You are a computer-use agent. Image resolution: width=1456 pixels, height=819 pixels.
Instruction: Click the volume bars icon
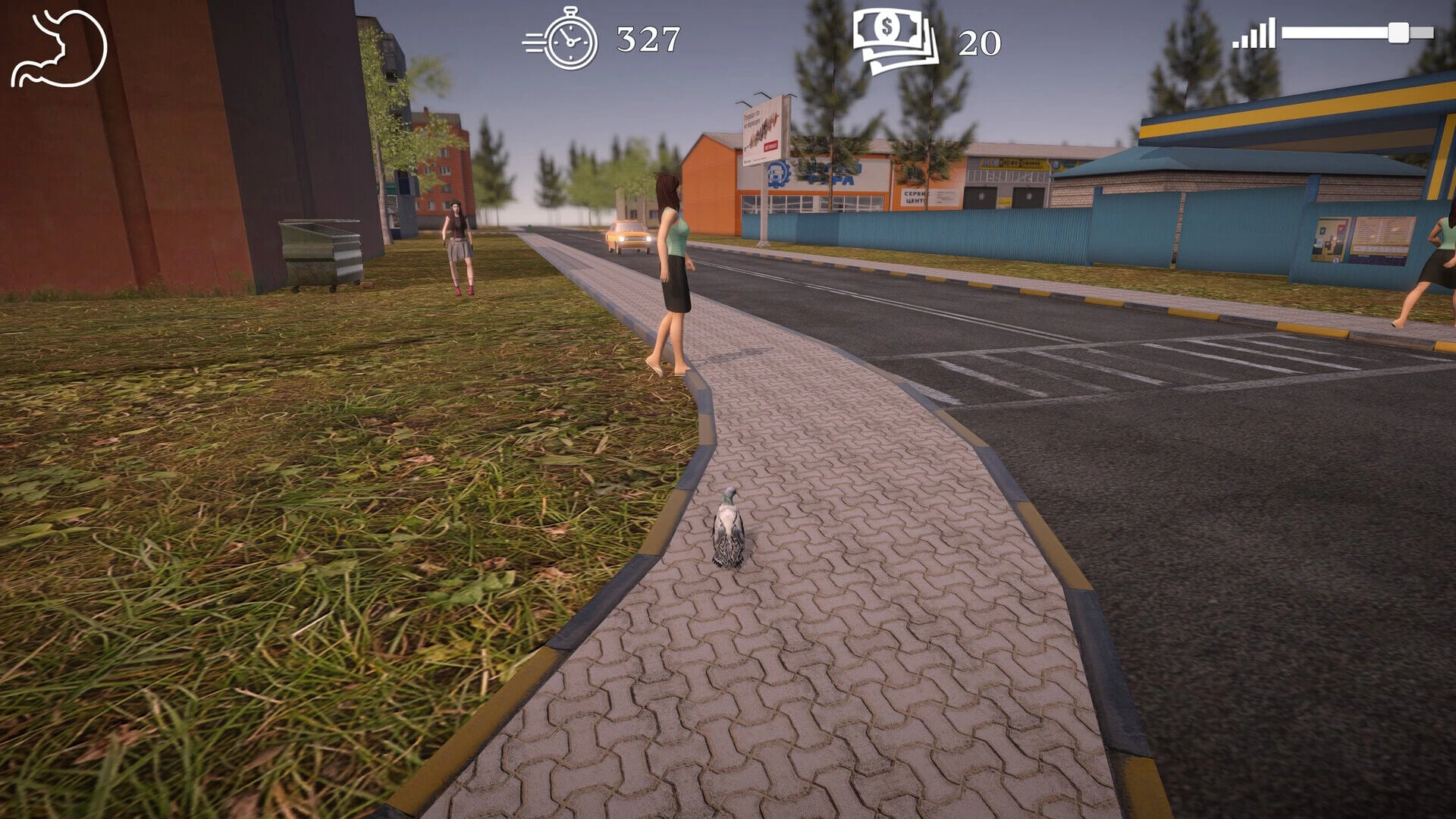[1254, 35]
